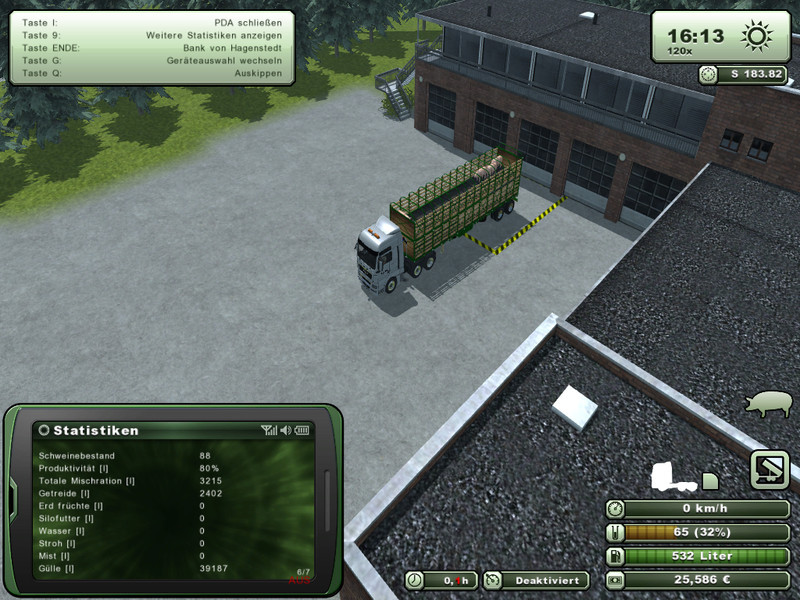Click the white truck vehicle icon
Image resolution: width=800 pixels, height=600 pixels.
click(x=672, y=474)
